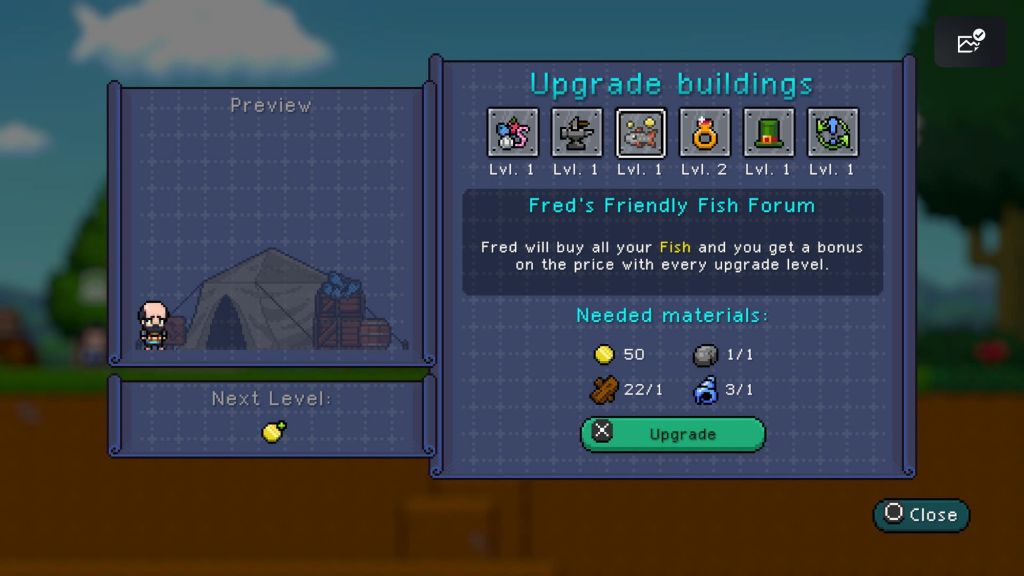The width and height of the screenshot is (1024, 576).
Task: Select the bait and worm shop building
Action: tap(513, 133)
